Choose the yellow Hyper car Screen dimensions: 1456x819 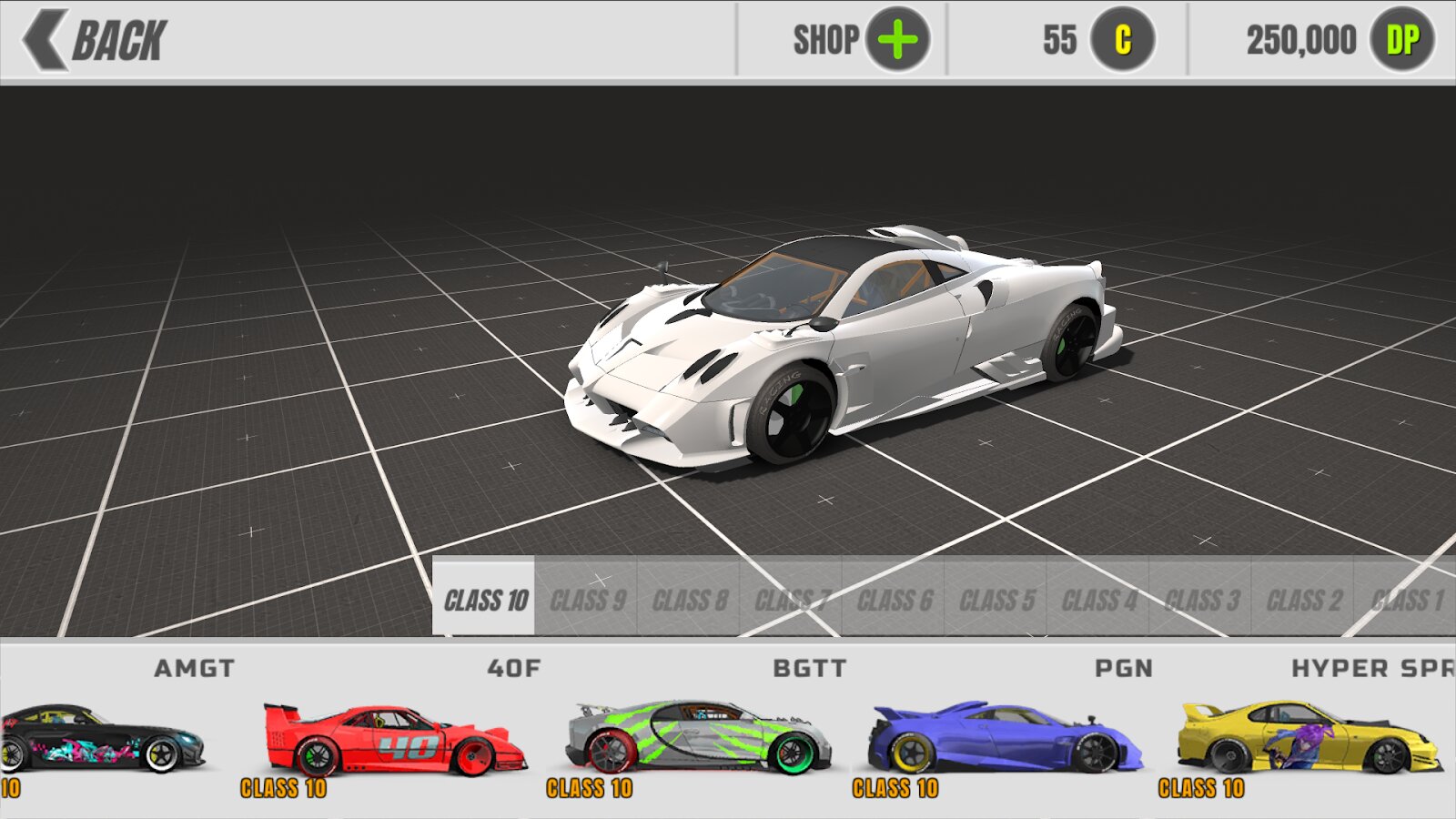click(x=1310, y=739)
